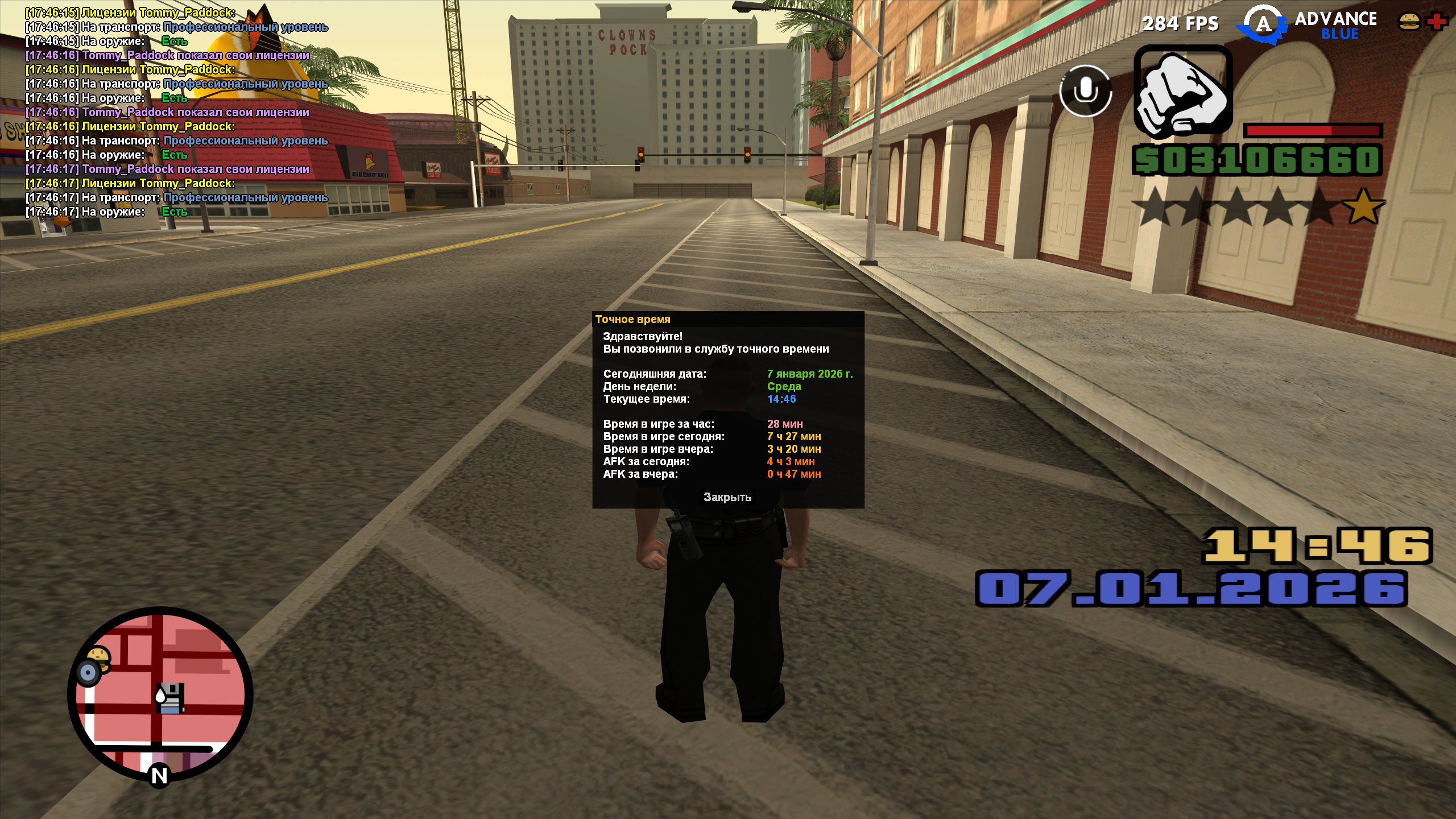
Task: Close the Точное время dialog with Закрыть
Action: click(x=727, y=497)
